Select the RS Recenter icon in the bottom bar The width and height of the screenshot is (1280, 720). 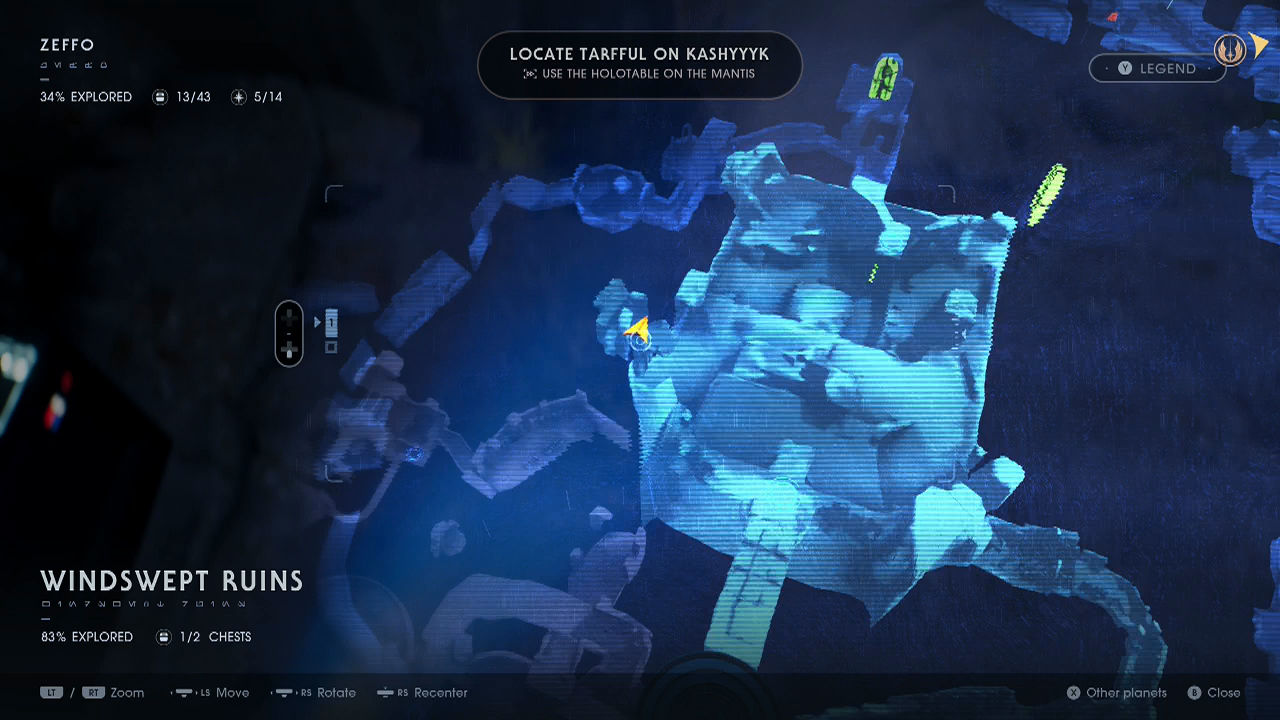pos(385,693)
